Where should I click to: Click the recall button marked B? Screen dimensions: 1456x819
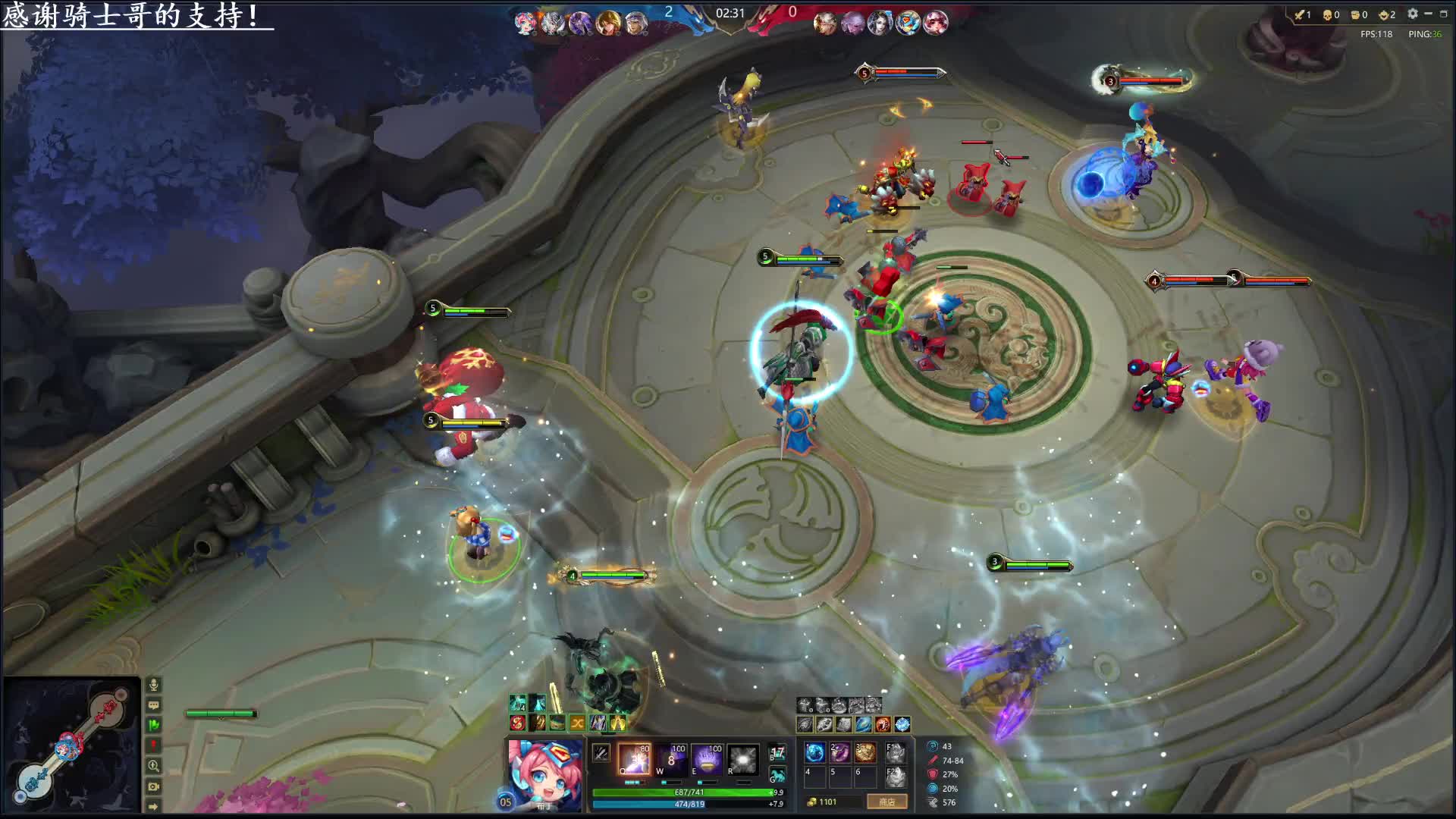pyautogui.click(x=777, y=753)
